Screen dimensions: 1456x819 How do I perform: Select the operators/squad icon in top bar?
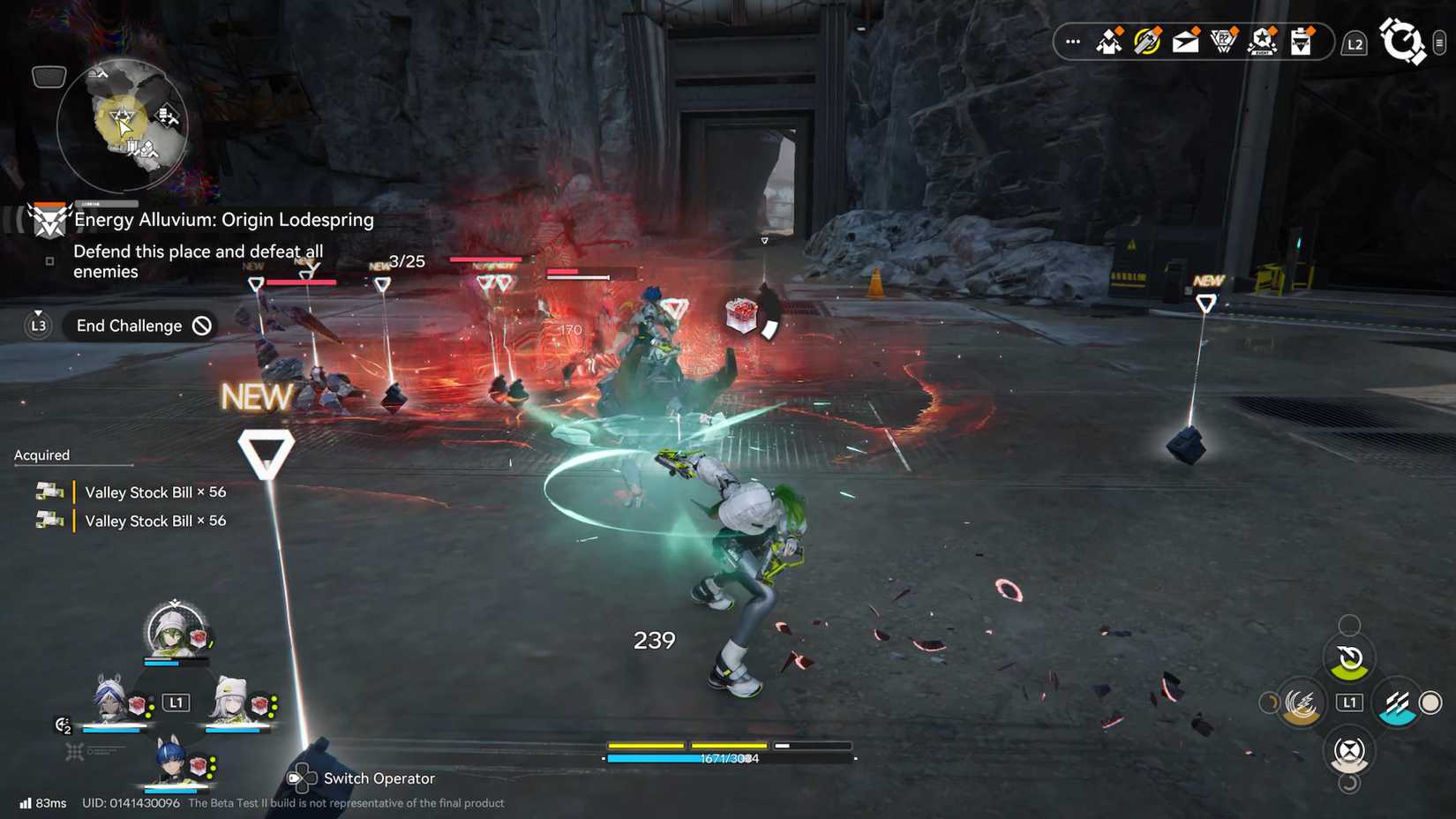1108,41
